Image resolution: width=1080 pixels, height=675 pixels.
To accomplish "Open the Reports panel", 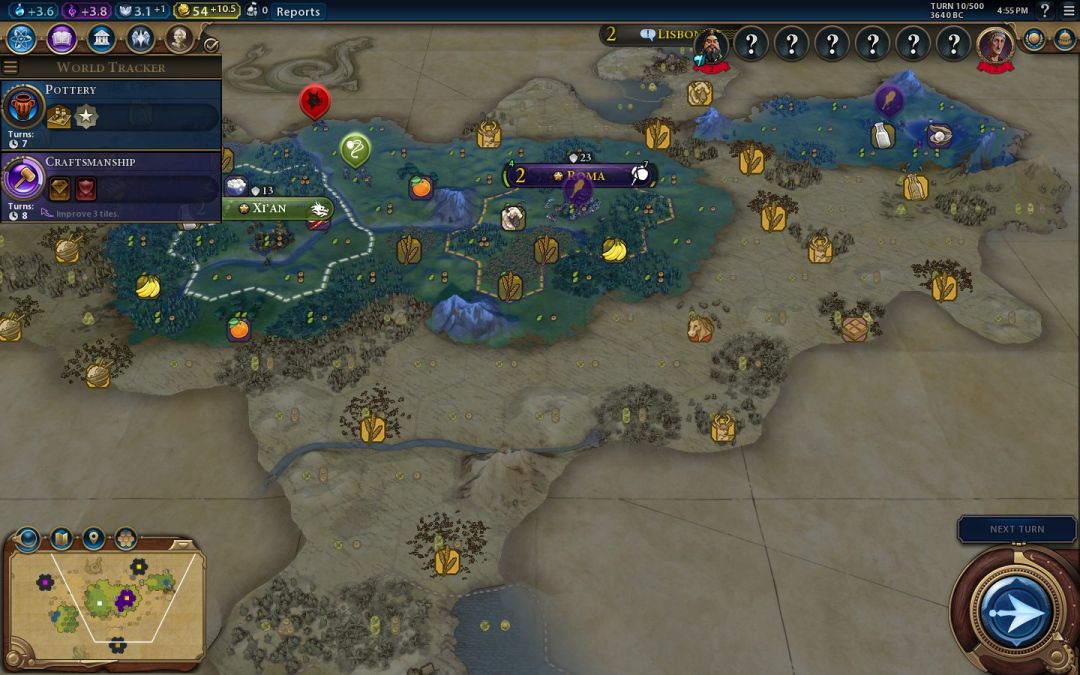I will click(x=298, y=12).
